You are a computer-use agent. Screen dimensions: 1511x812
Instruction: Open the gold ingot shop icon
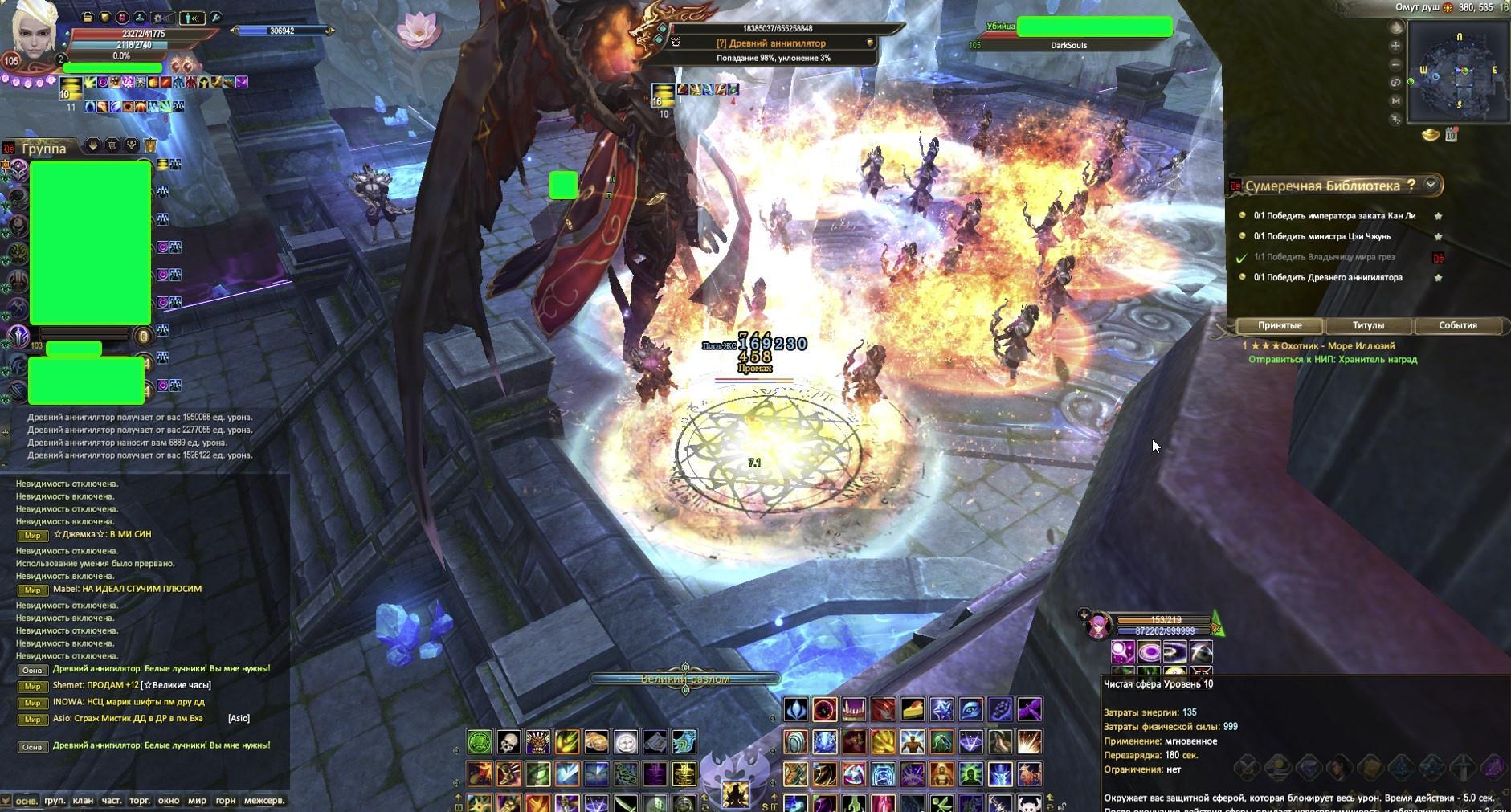(x=1431, y=135)
